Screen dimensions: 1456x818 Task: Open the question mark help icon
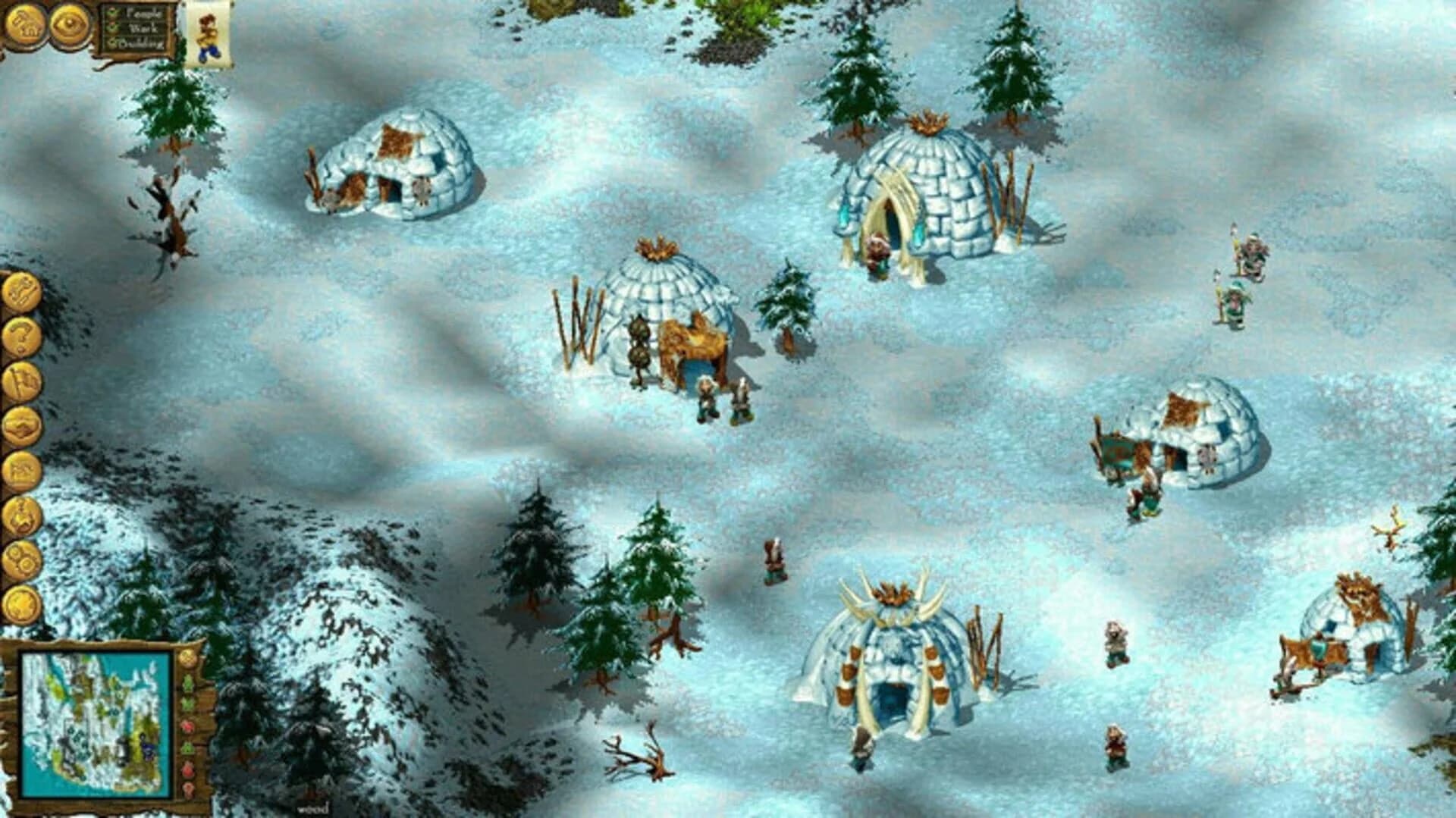(x=21, y=337)
